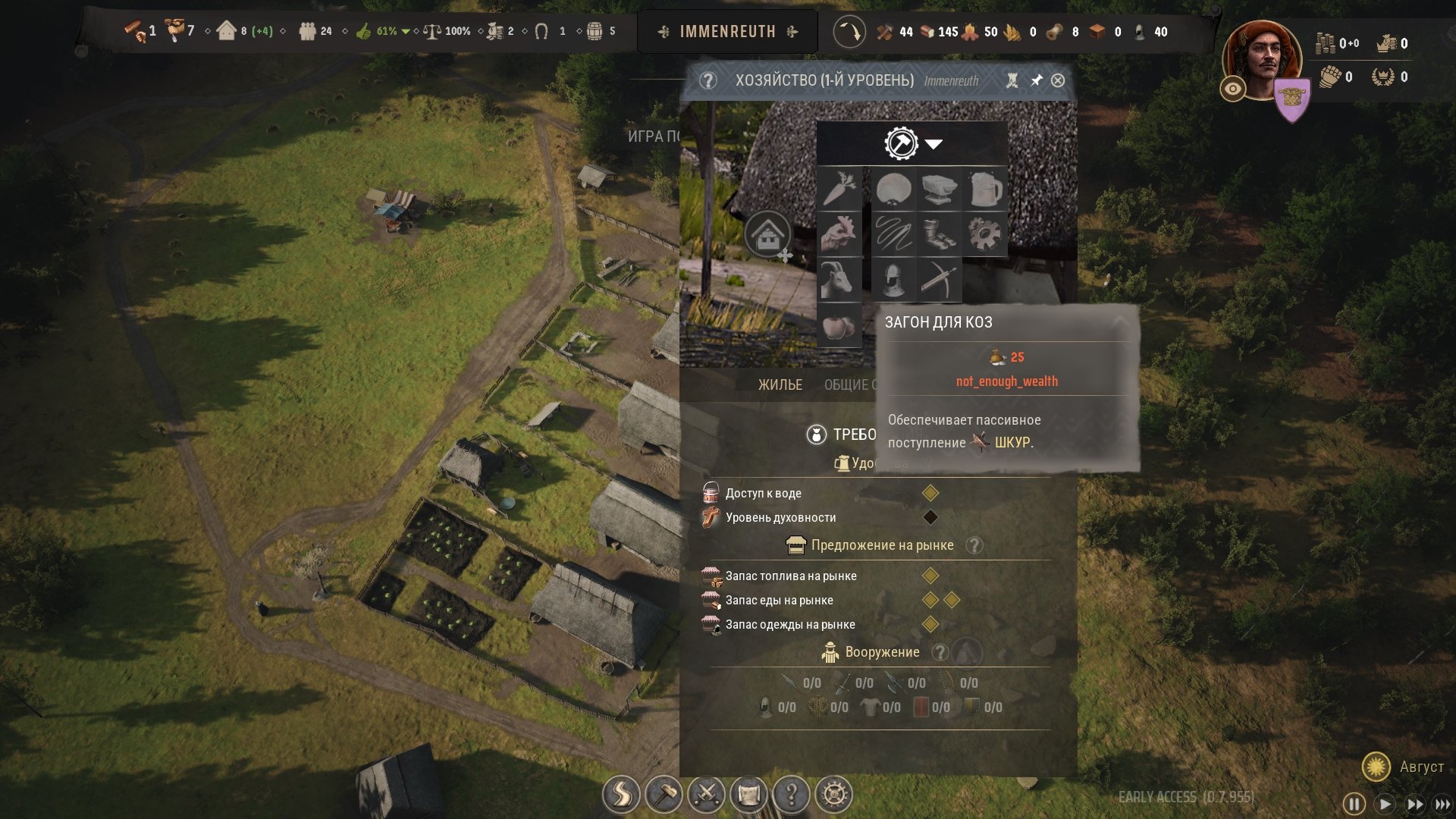Select the crossbow bowyer workshop option
Image resolution: width=1456 pixels, height=819 pixels.
click(x=940, y=280)
